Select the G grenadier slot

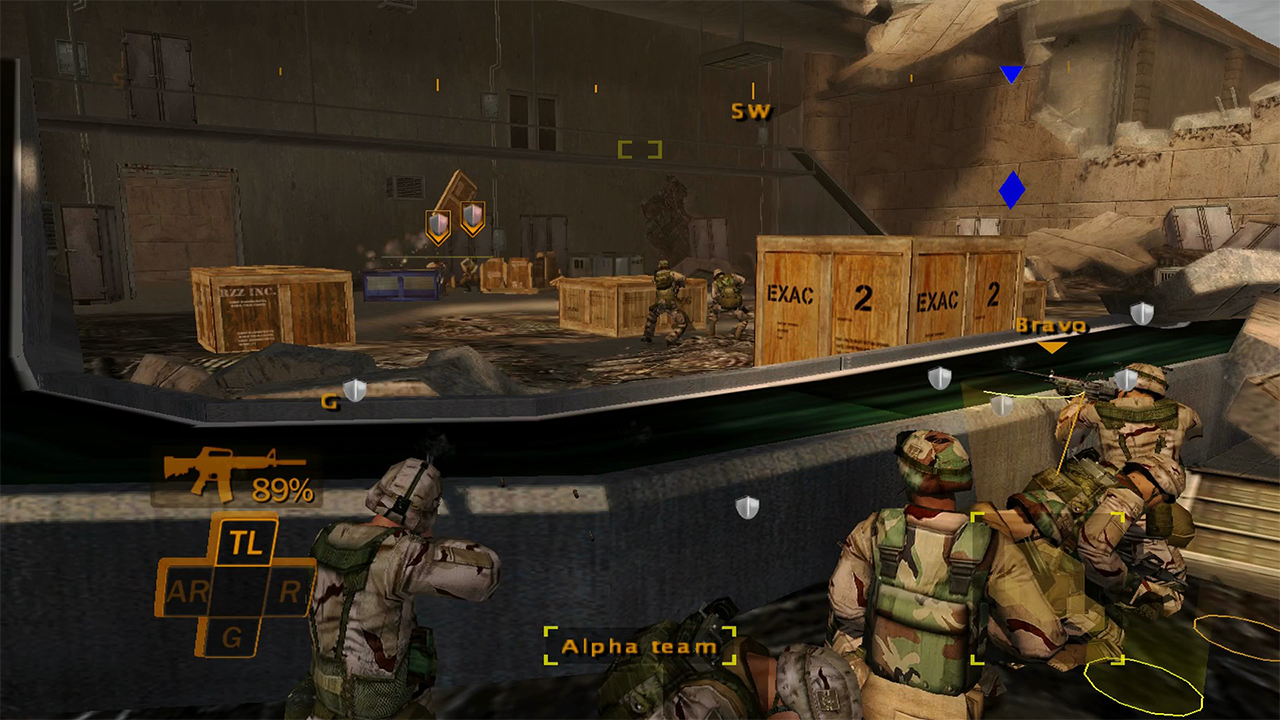click(x=232, y=637)
